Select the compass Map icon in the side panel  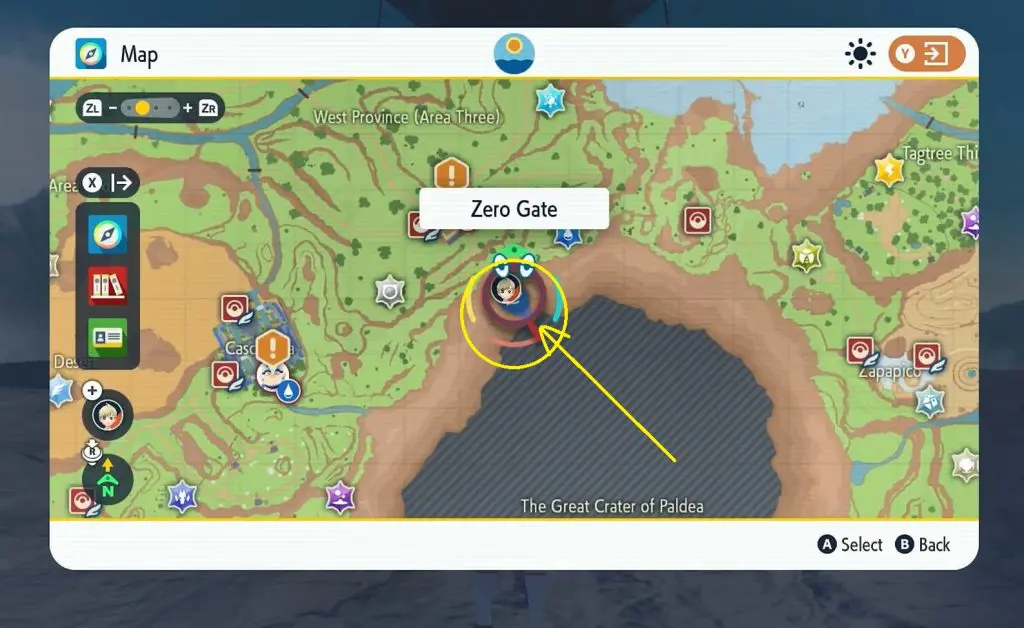pos(107,235)
